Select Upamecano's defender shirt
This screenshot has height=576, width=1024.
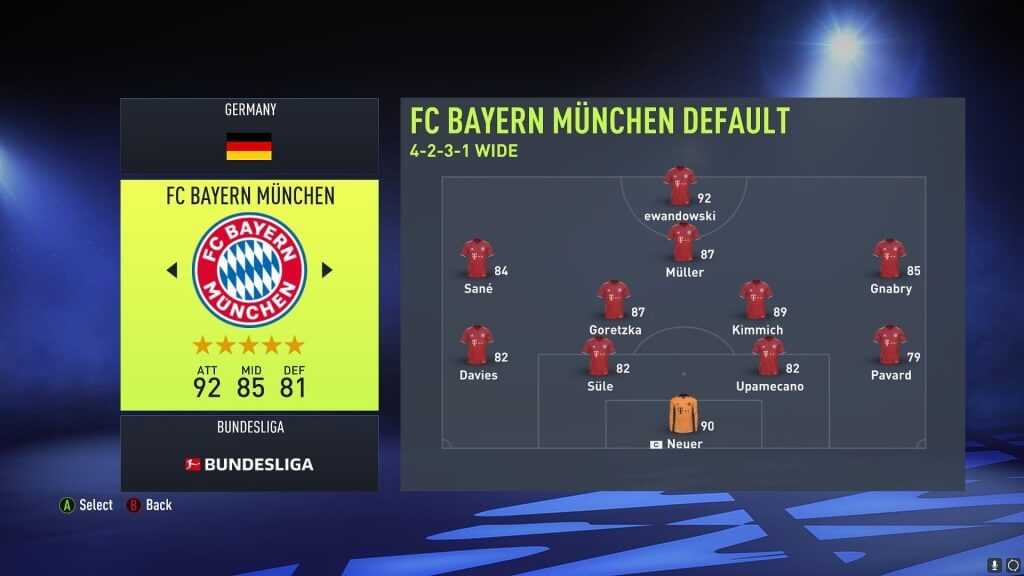[x=768, y=356]
